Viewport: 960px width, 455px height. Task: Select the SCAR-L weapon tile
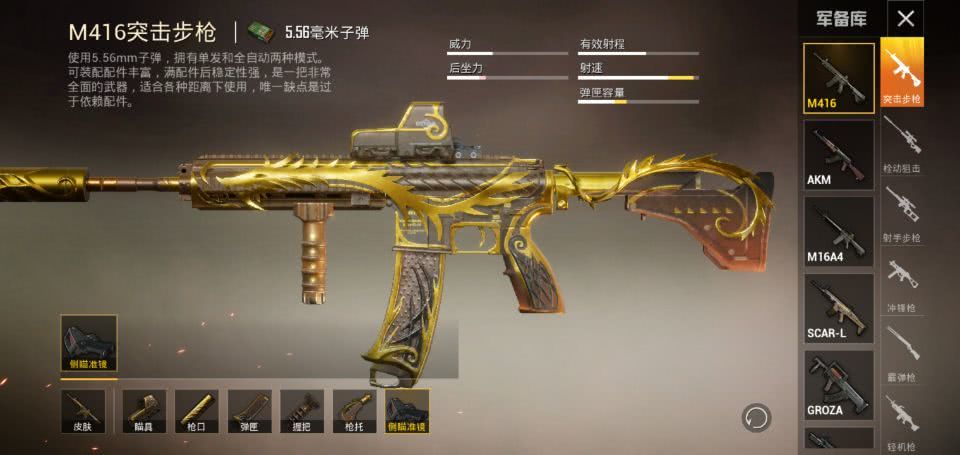pos(839,307)
